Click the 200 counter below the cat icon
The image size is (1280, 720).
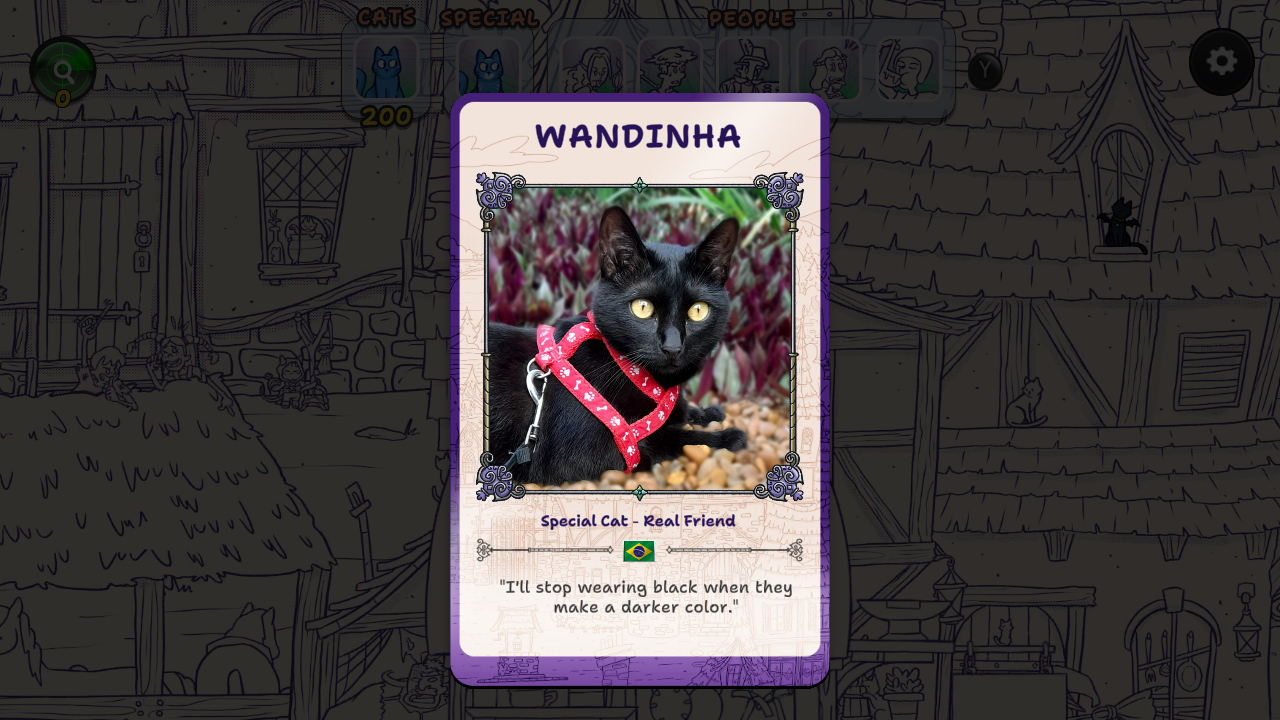[x=387, y=117]
